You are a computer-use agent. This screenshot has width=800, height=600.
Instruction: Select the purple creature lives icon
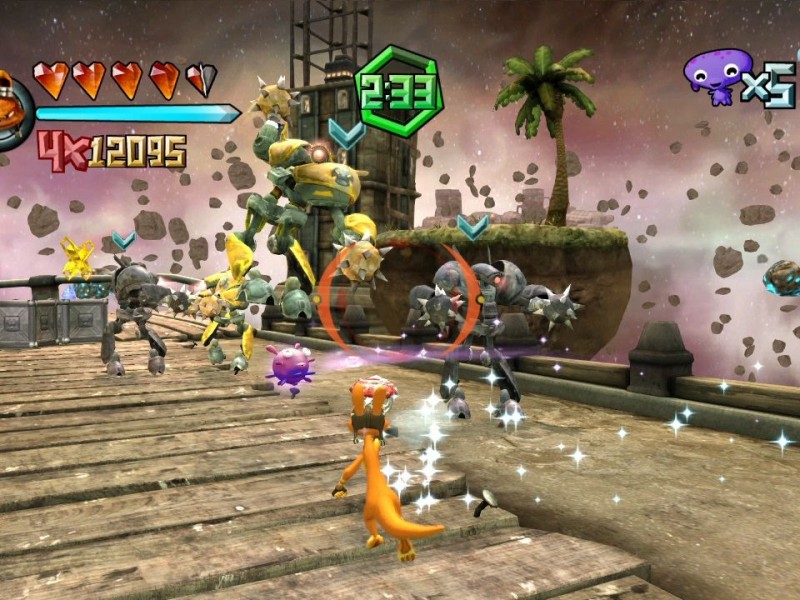(716, 75)
